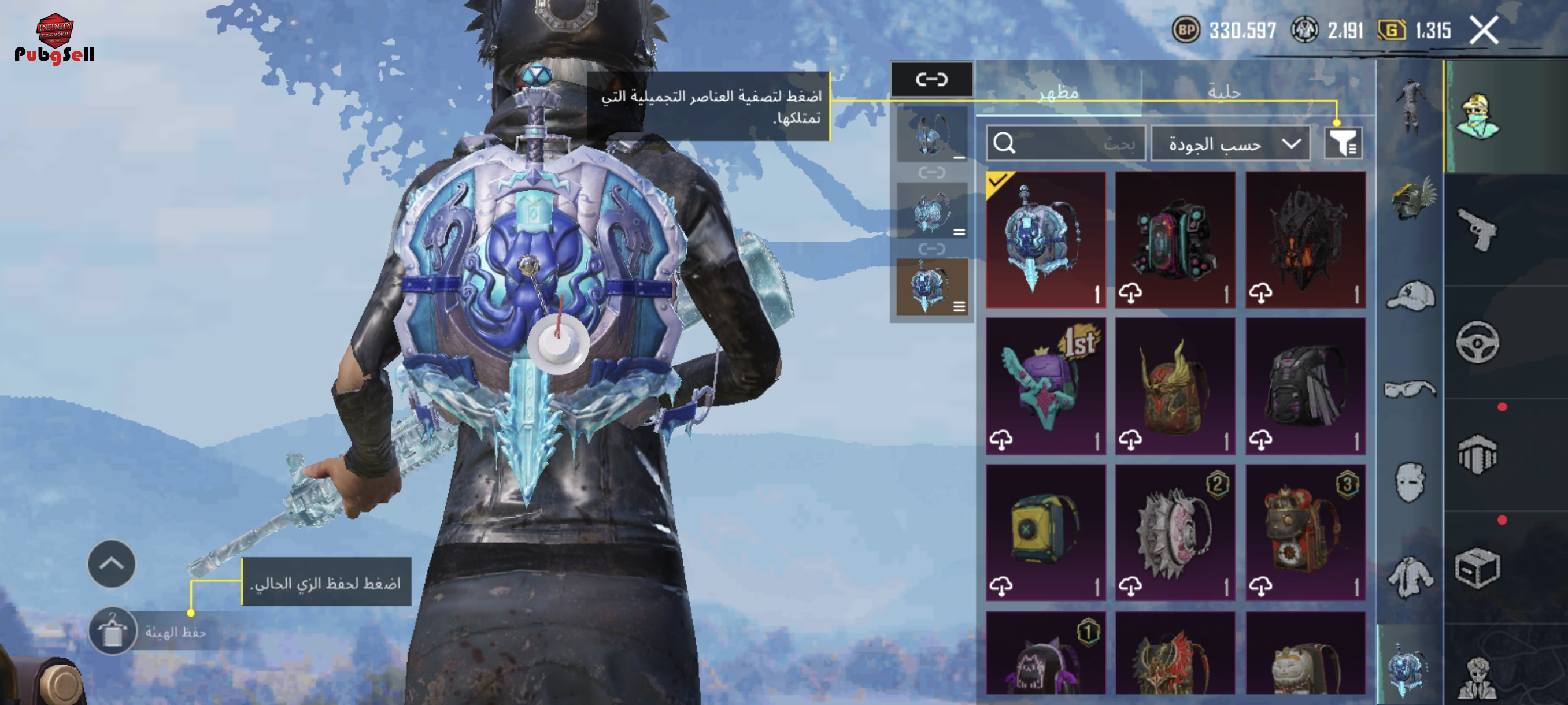Click the بحث search field

pyautogui.click(x=1065, y=143)
